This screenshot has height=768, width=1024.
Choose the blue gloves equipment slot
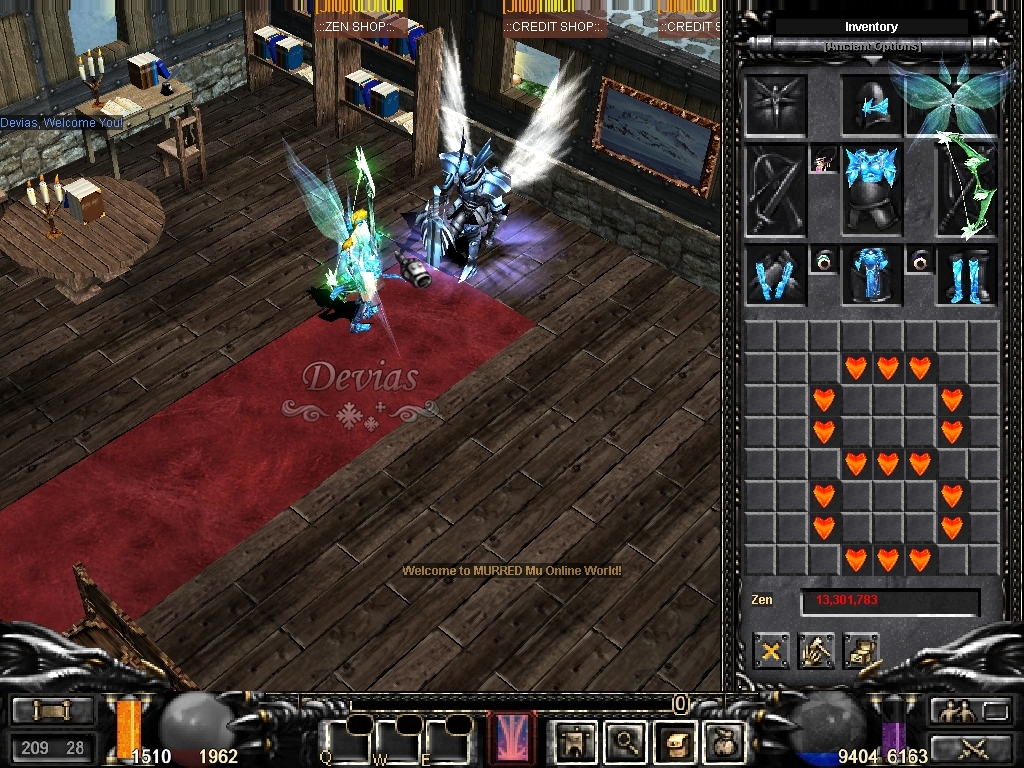776,275
